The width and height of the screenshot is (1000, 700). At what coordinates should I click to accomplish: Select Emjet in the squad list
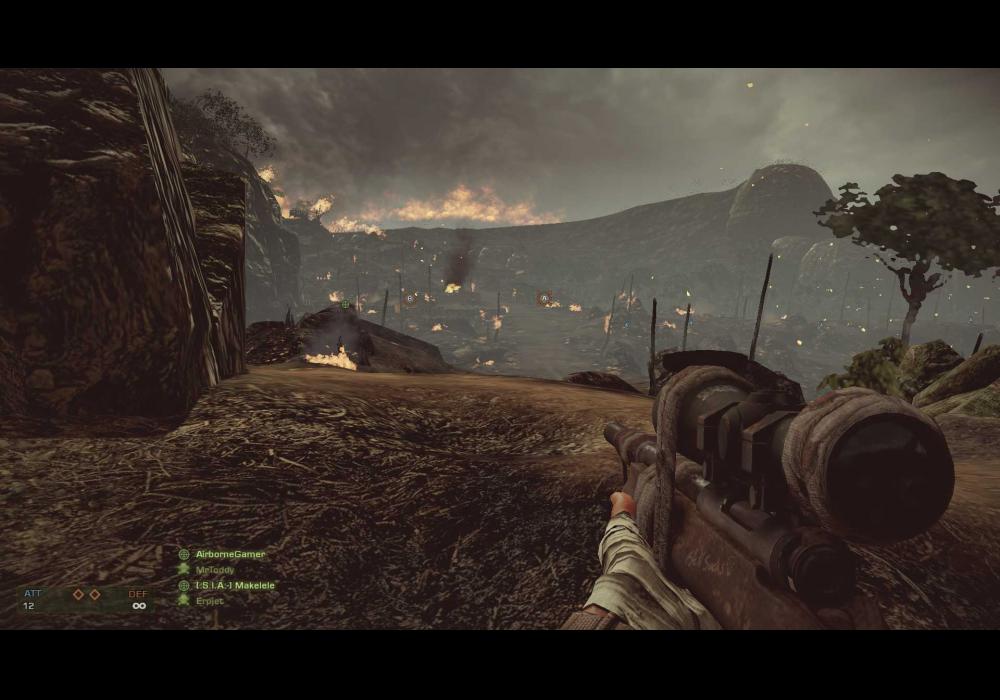click(x=209, y=601)
